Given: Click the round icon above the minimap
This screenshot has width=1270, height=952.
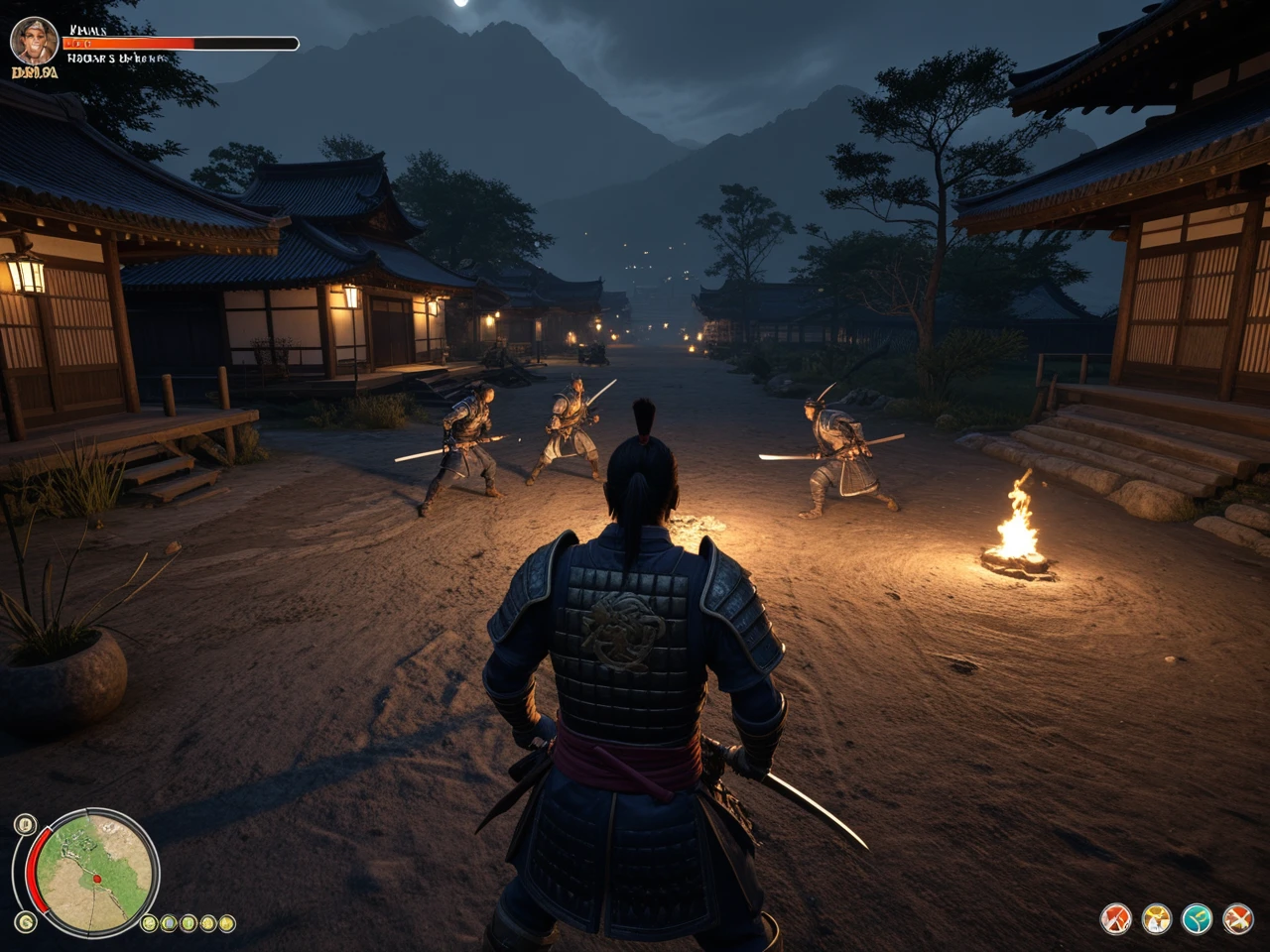Looking at the screenshot, I should 25,823.
